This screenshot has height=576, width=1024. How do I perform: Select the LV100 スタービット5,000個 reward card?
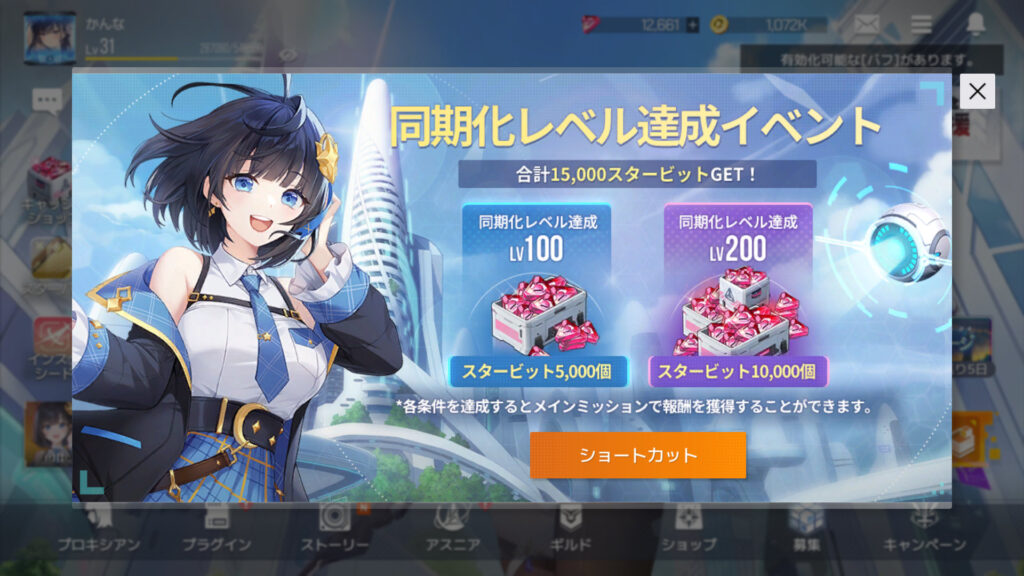pyautogui.click(x=538, y=297)
